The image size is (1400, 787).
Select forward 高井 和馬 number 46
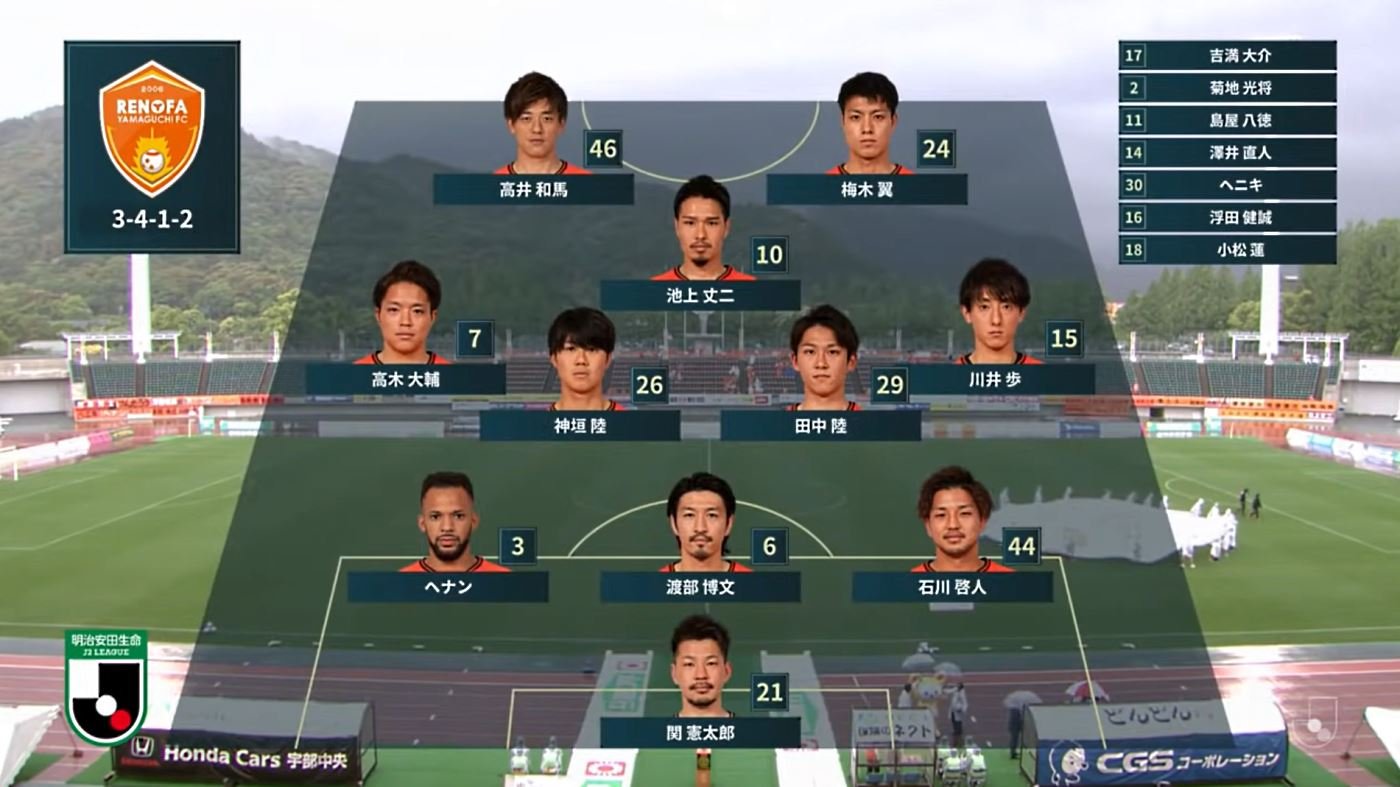[x=534, y=189]
